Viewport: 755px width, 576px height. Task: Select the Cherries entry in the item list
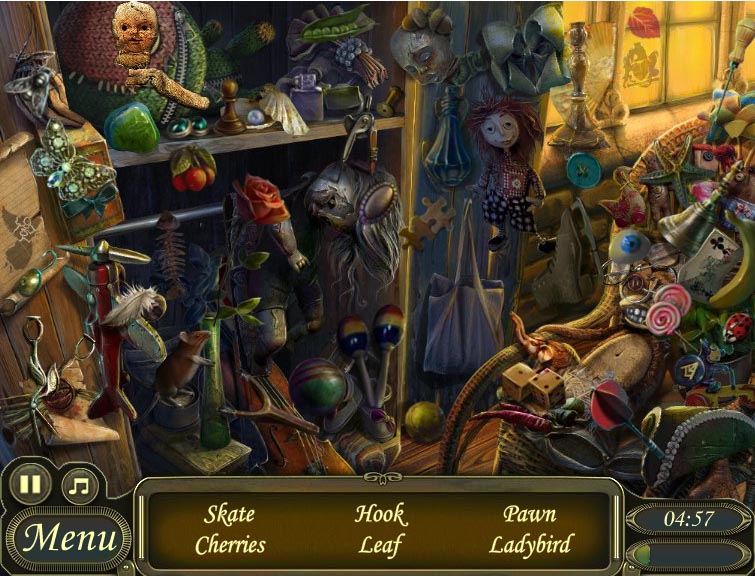[x=230, y=545]
